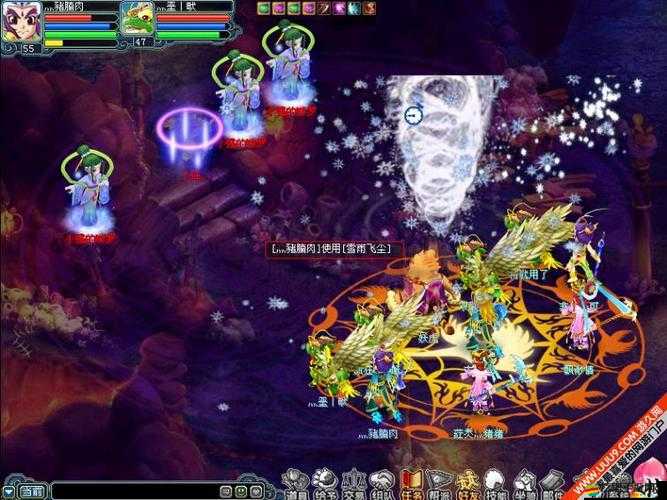Open the 帮派 guild panel
The width and height of the screenshot is (667, 500).
(x=439, y=484)
